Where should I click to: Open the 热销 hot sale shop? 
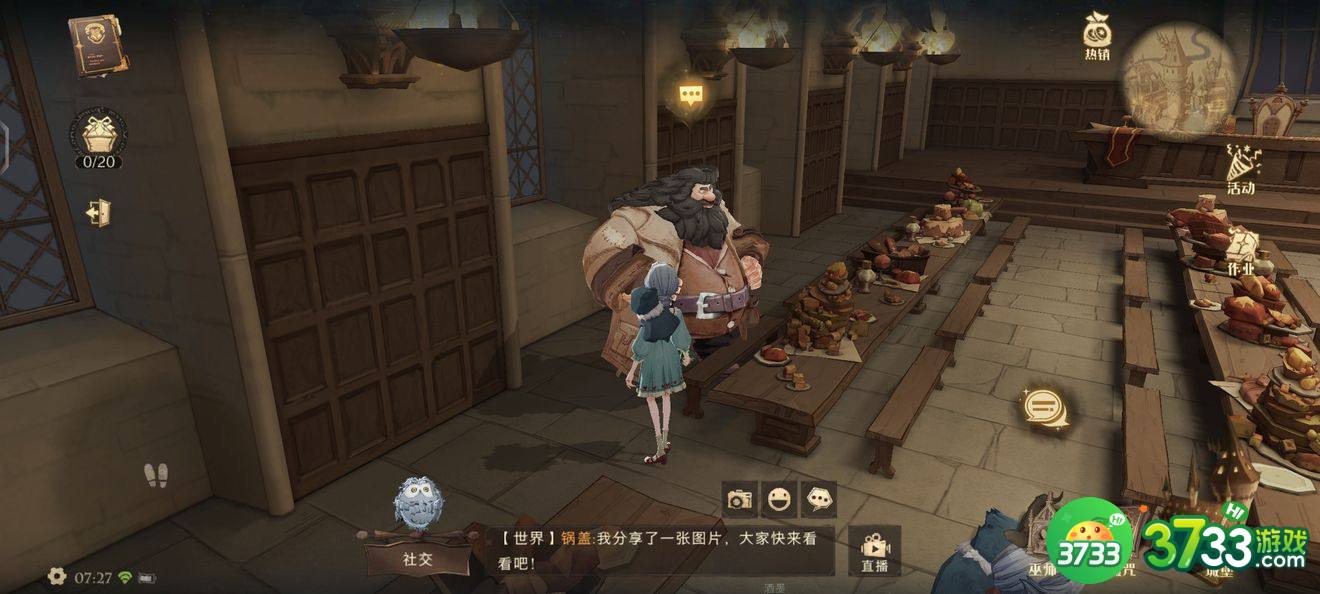coord(1097,38)
